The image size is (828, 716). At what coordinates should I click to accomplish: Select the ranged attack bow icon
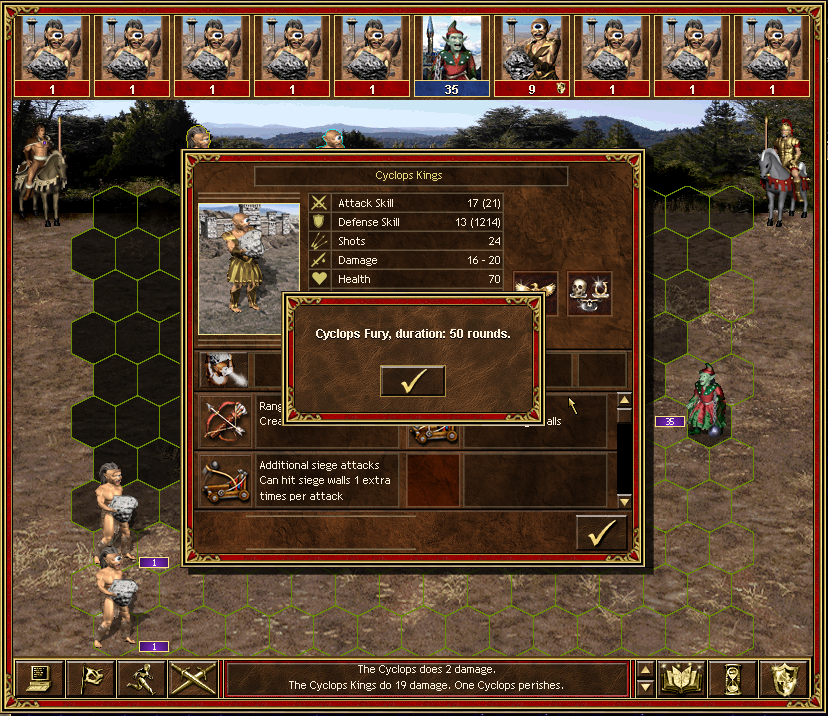(x=225, y=419)
